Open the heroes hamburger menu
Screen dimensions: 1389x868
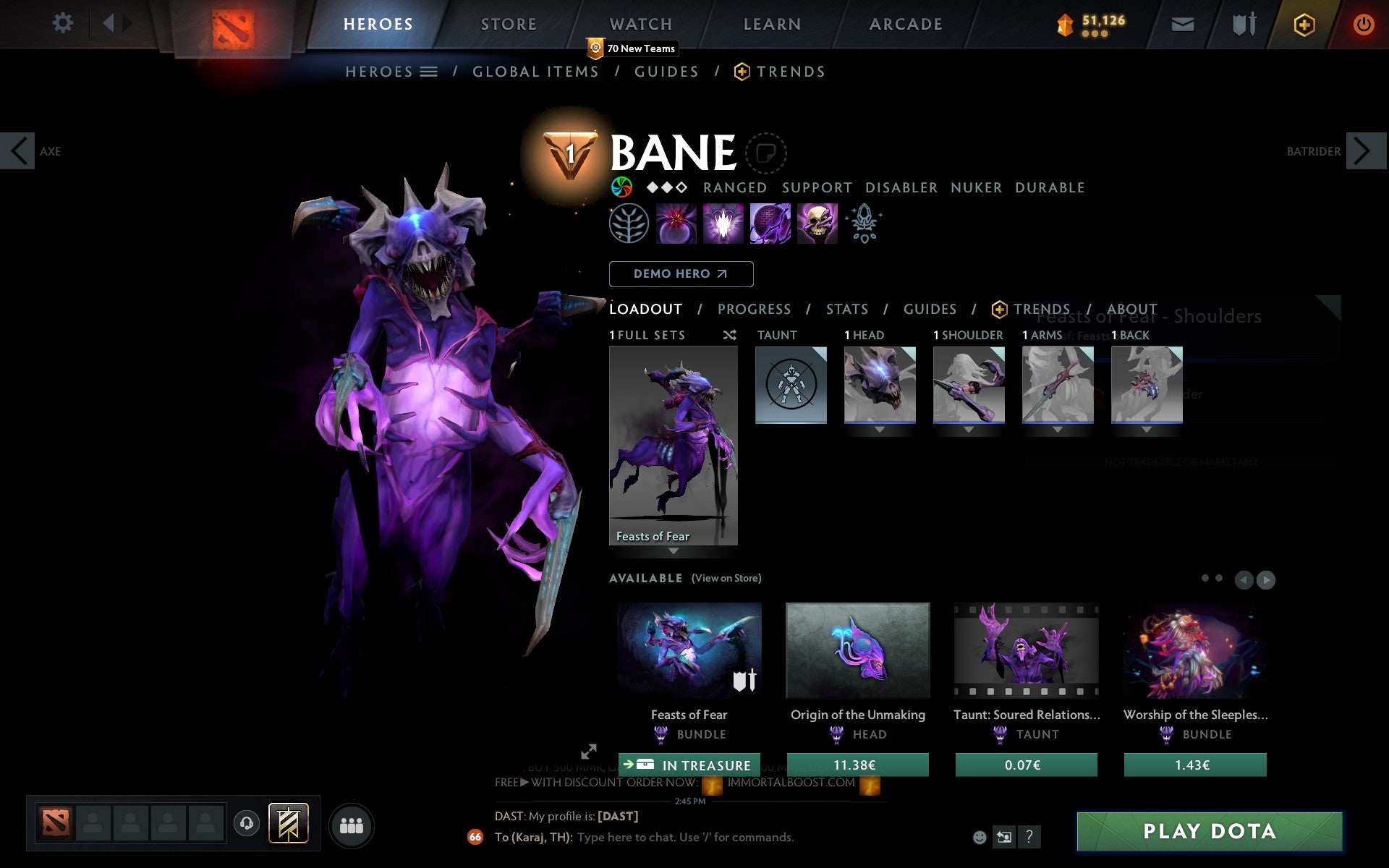pos(429,72)
